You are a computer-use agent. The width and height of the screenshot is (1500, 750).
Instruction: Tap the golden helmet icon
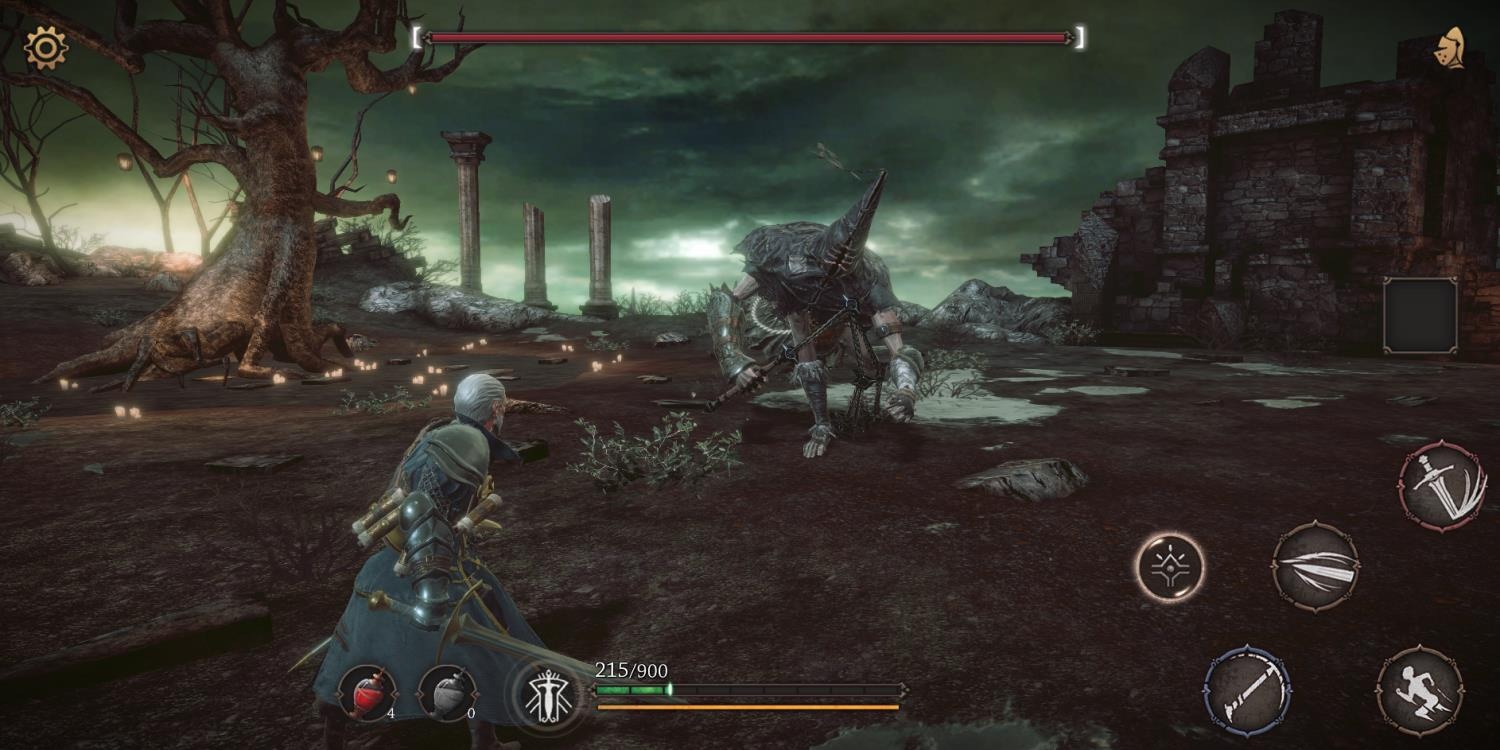[1449, 48]
